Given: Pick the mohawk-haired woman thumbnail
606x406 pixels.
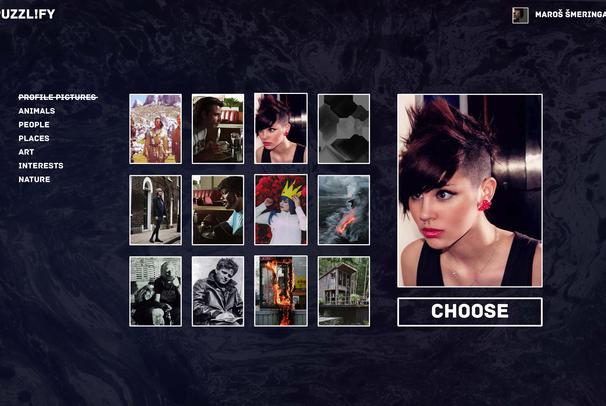Looking at the screenshot, I should click(x=280, y=129).
